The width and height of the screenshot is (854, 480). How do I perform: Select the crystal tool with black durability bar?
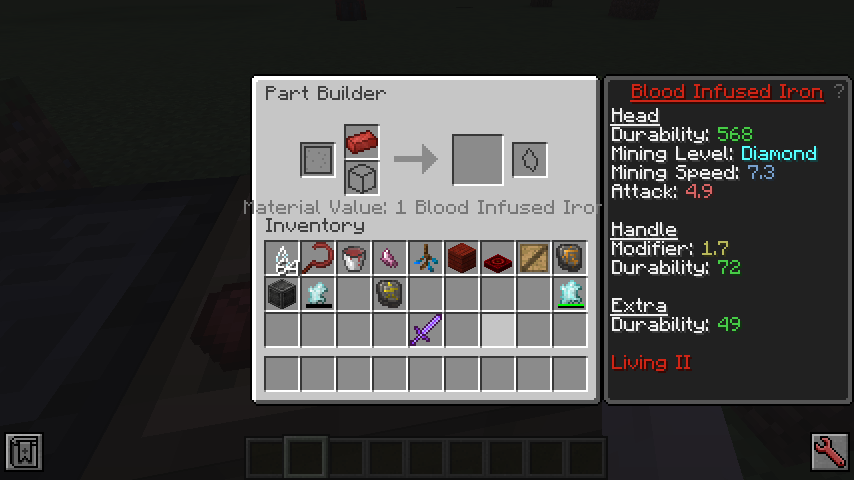[318, 293]
